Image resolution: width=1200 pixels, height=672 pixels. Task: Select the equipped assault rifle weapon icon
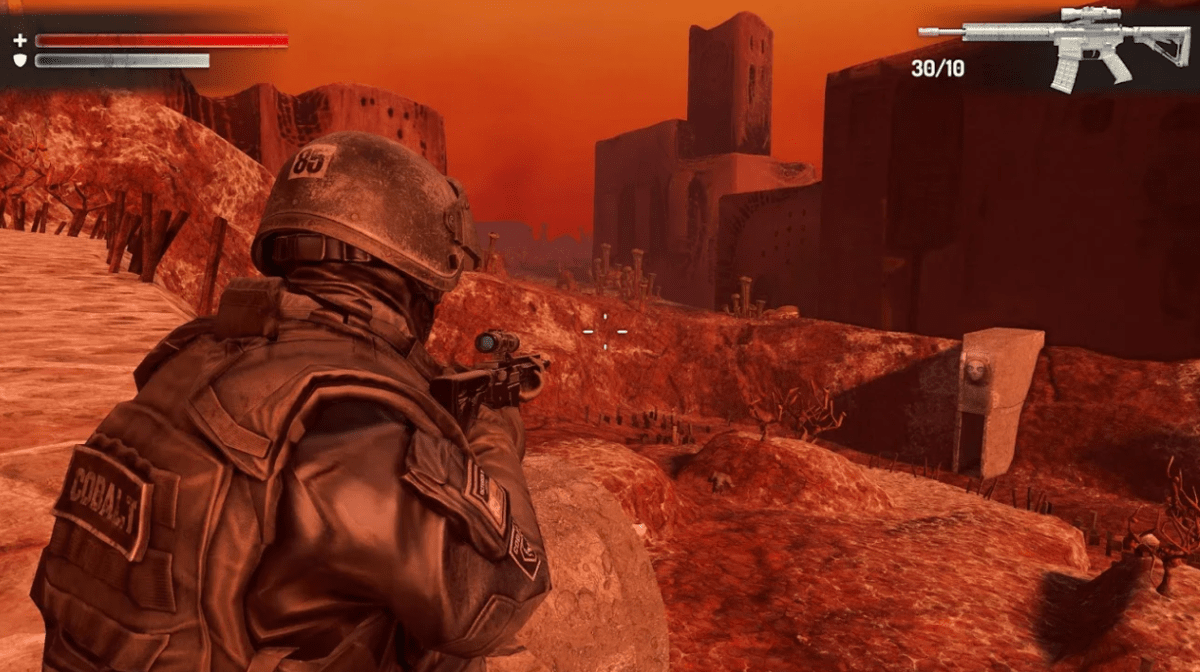[x=1060, y=45]
